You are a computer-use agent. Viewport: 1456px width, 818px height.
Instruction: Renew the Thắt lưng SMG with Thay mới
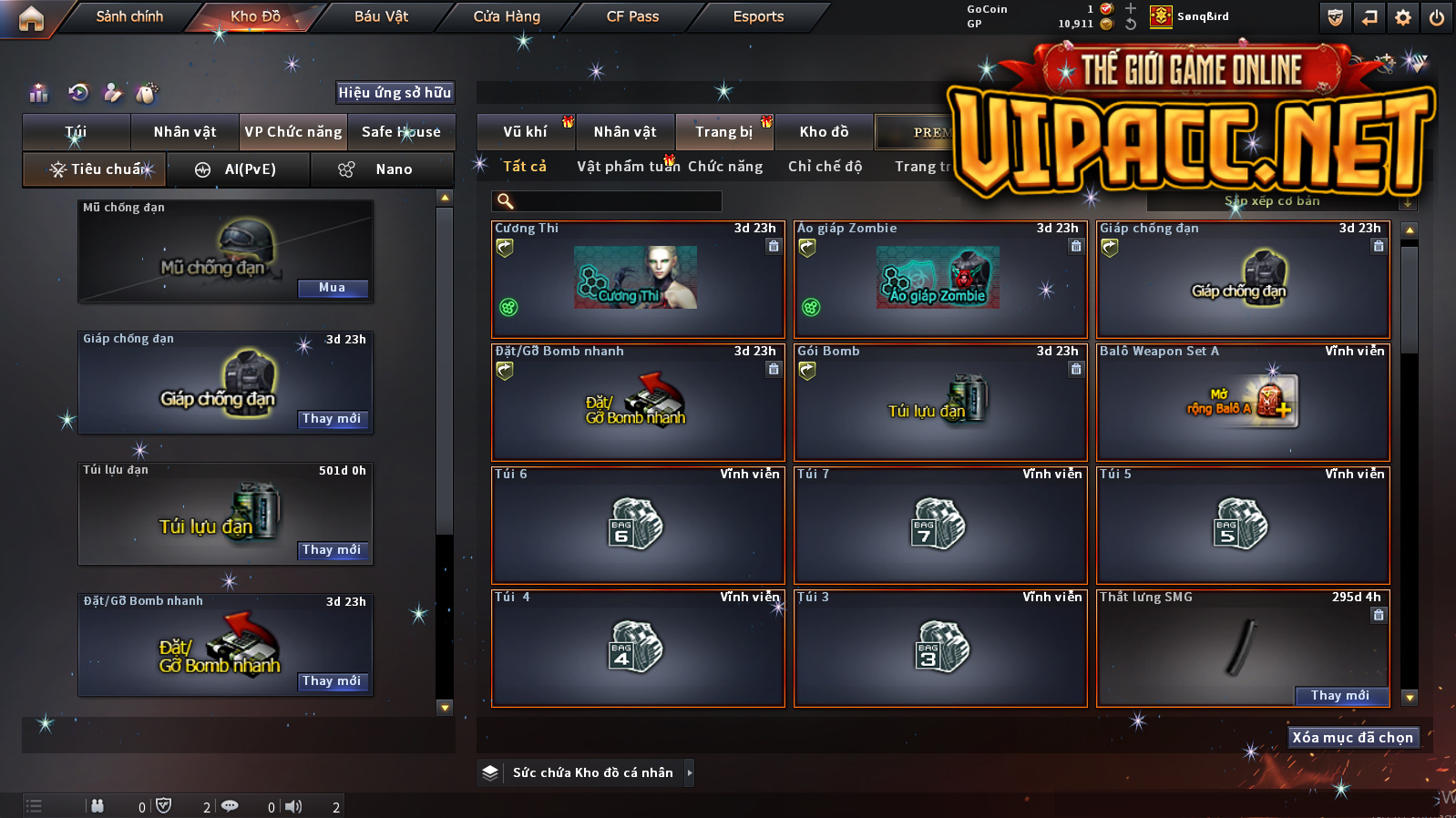[1340, 696]
